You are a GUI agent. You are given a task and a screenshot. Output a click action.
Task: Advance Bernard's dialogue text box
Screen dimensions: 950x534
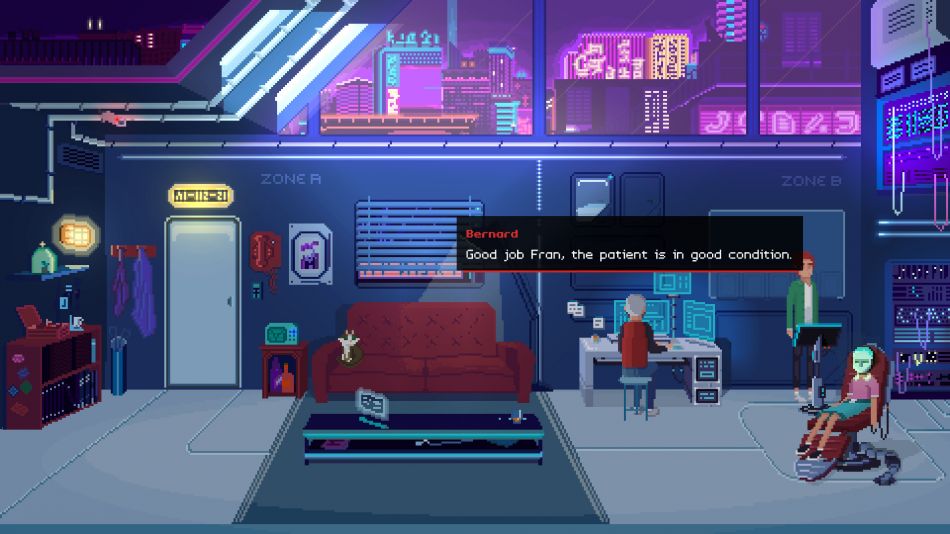pyautogui.click(x=629, y=245)
